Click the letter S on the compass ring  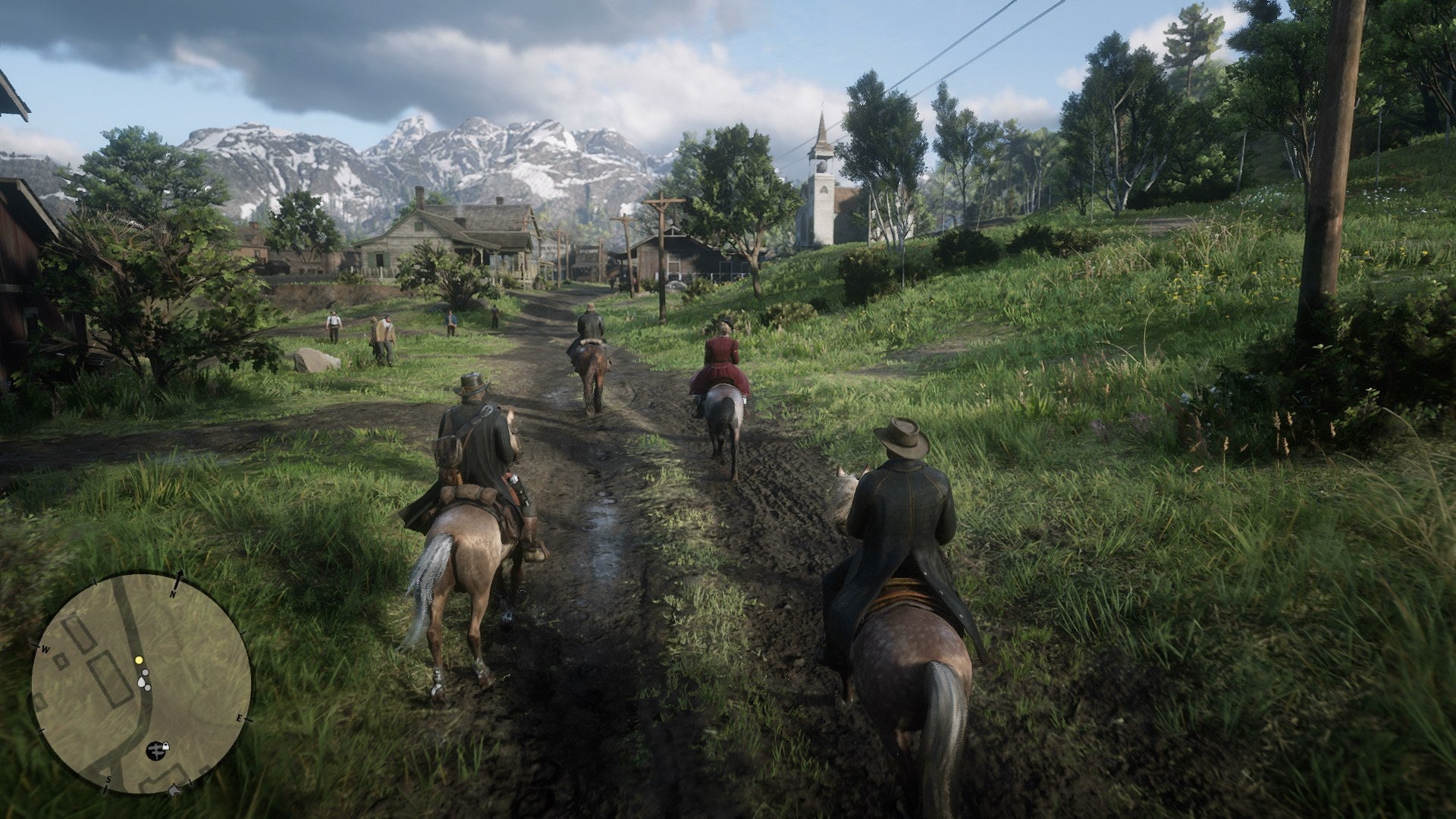(x=108, y=779)
